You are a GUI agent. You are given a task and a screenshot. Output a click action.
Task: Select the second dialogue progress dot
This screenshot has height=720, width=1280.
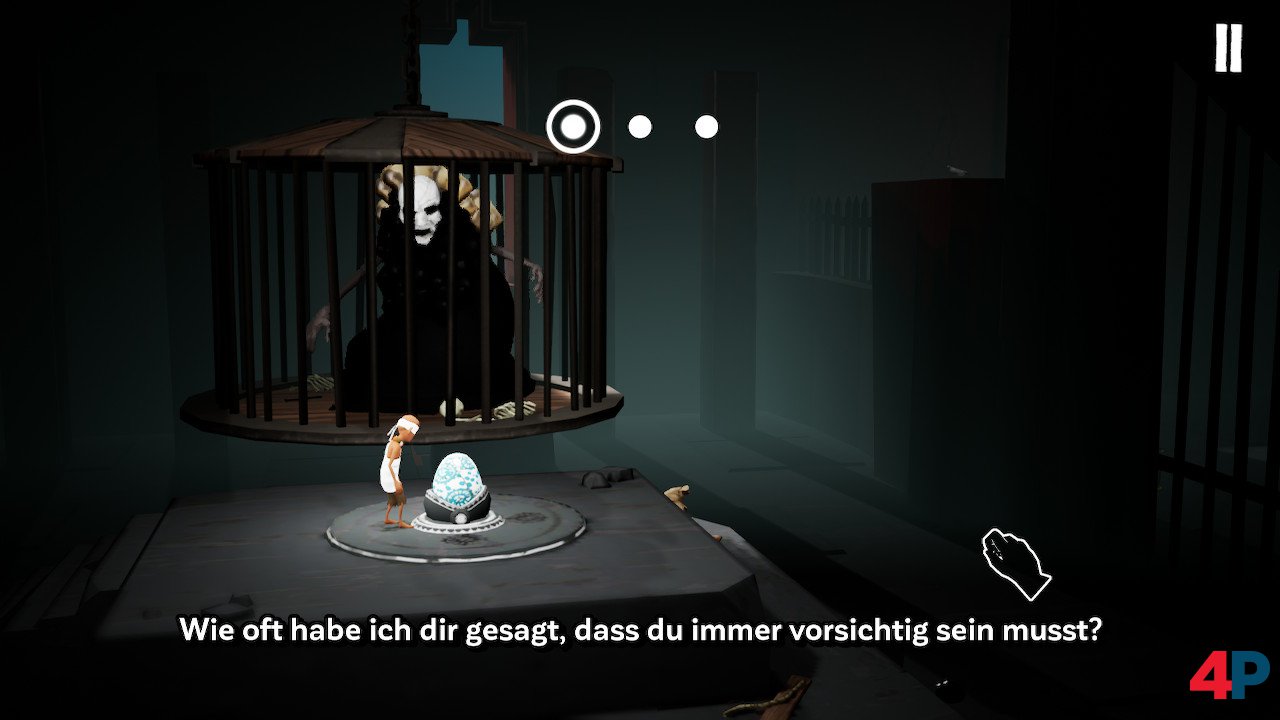[x=641, y=126]
